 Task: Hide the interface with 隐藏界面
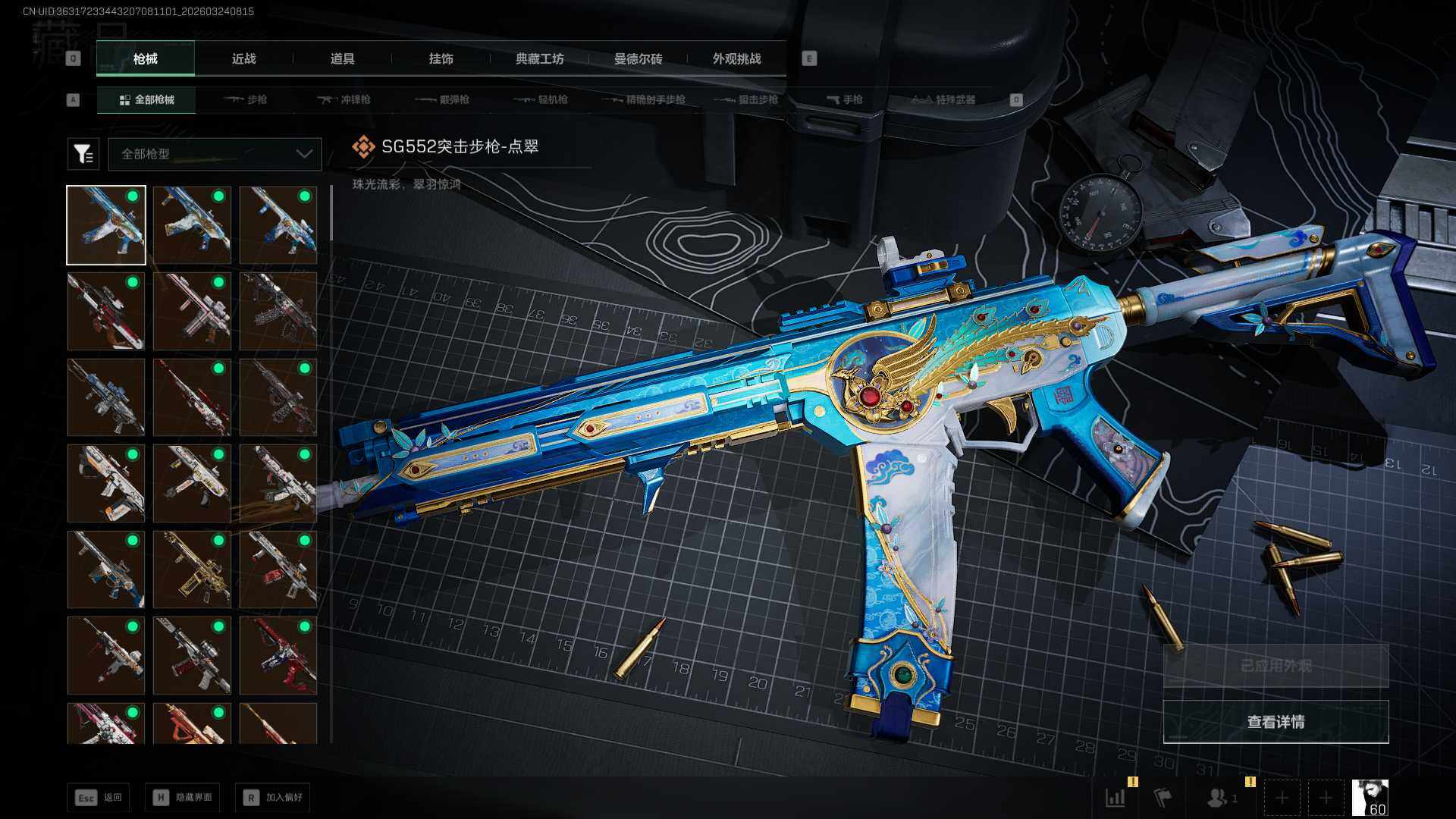tap(183, 797)
